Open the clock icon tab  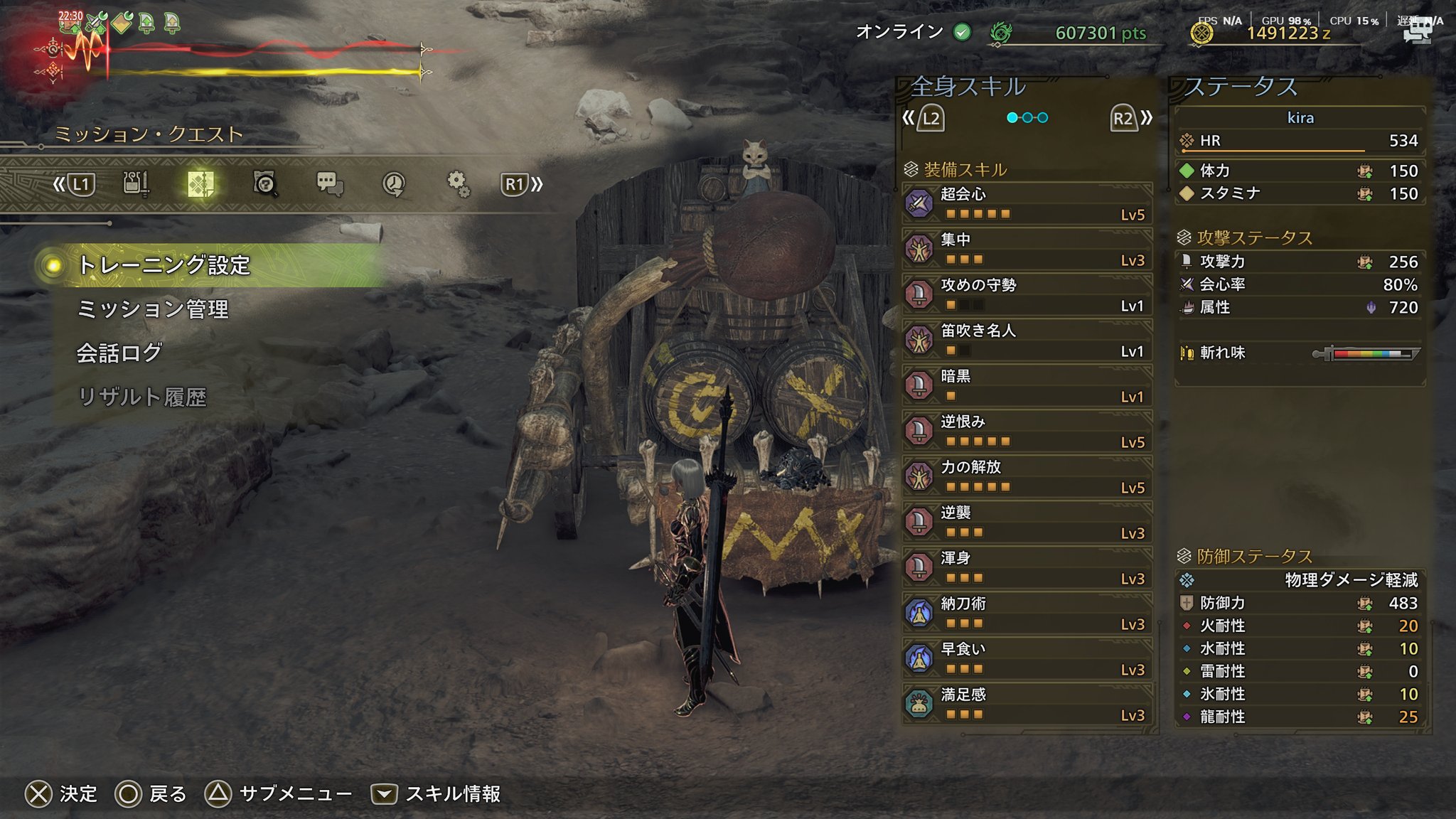393,184
